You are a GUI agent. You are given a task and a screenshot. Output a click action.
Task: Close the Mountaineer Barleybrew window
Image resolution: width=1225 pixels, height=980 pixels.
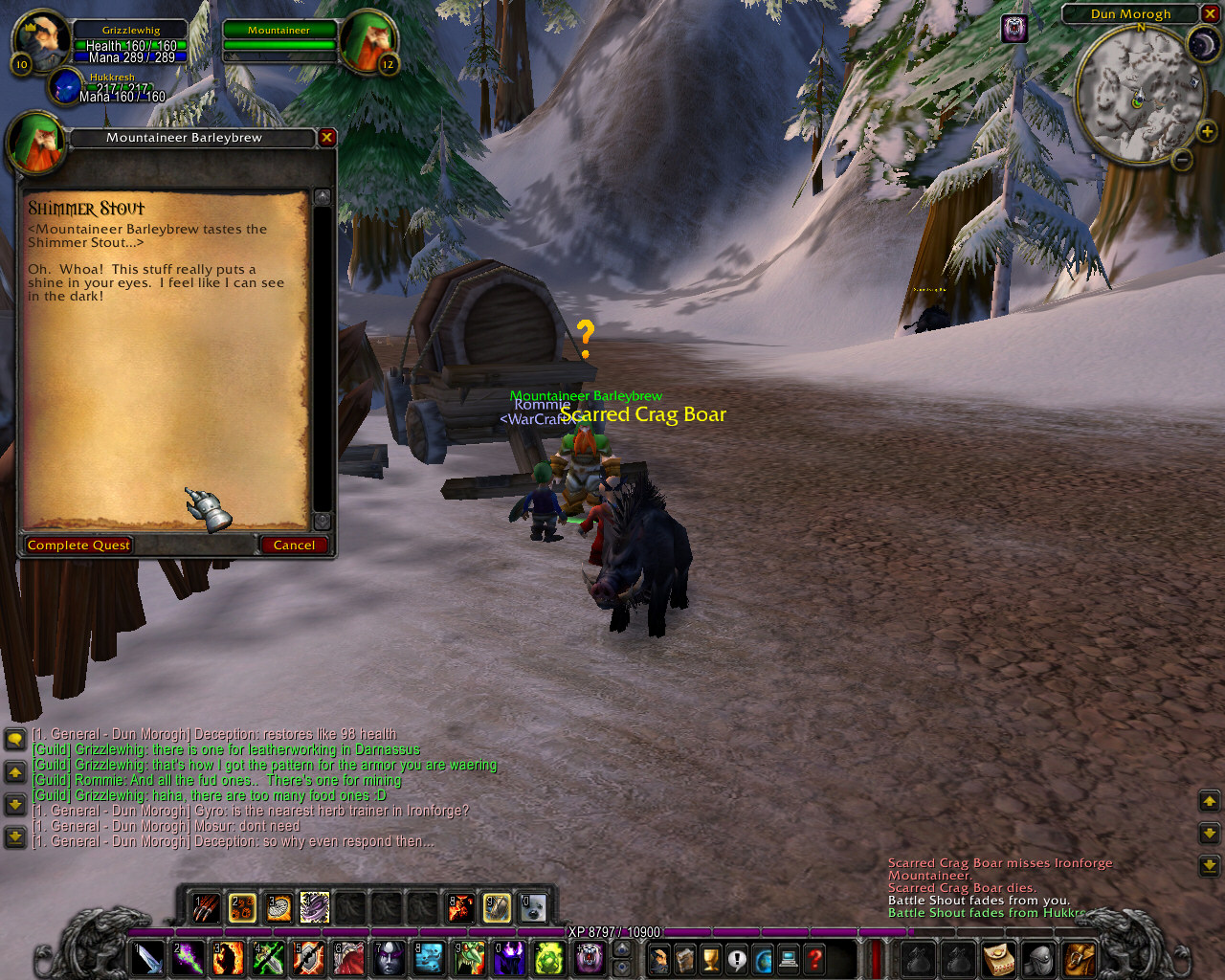pos(326,138)
